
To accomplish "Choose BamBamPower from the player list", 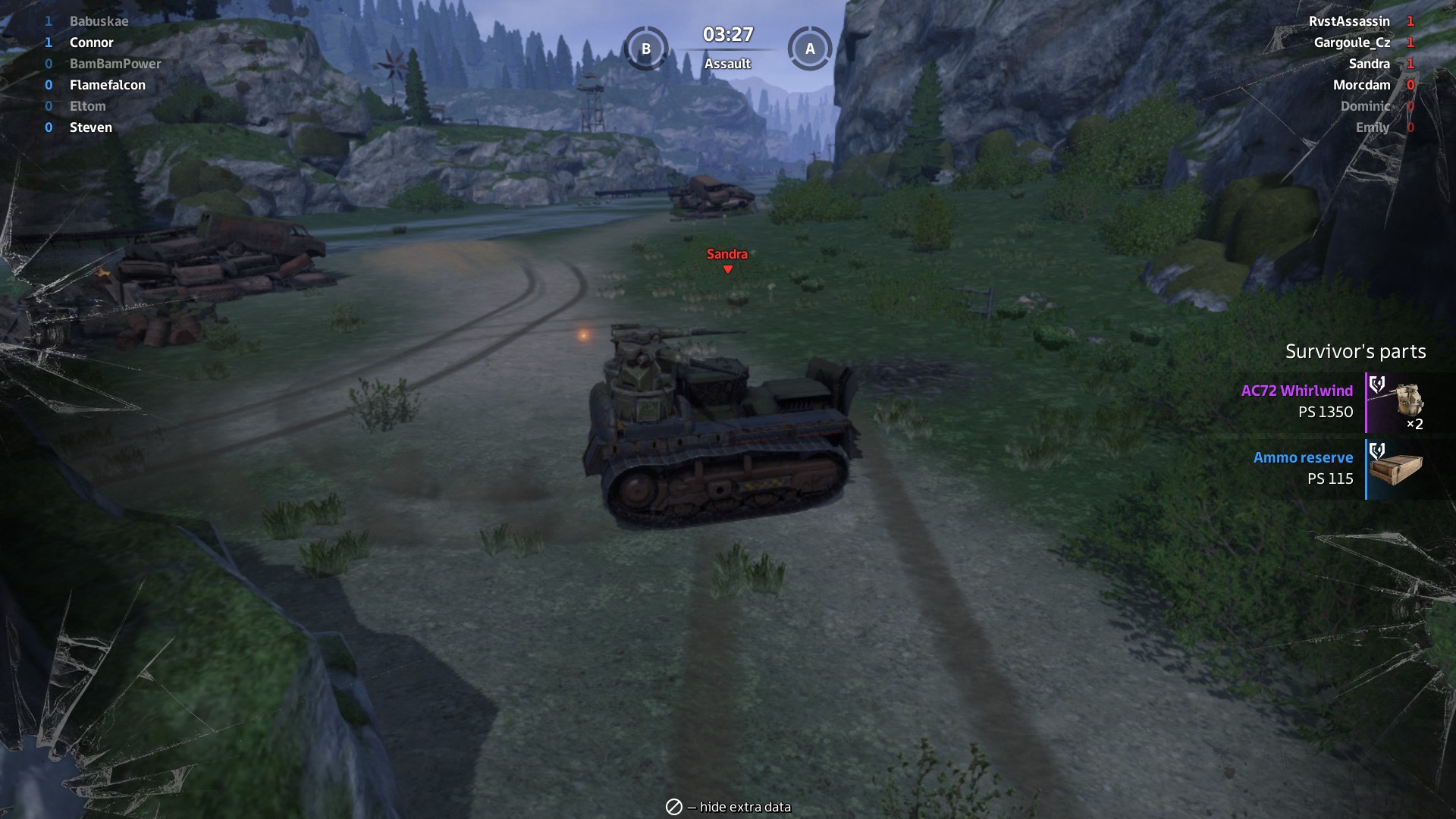I will point(115,64).
